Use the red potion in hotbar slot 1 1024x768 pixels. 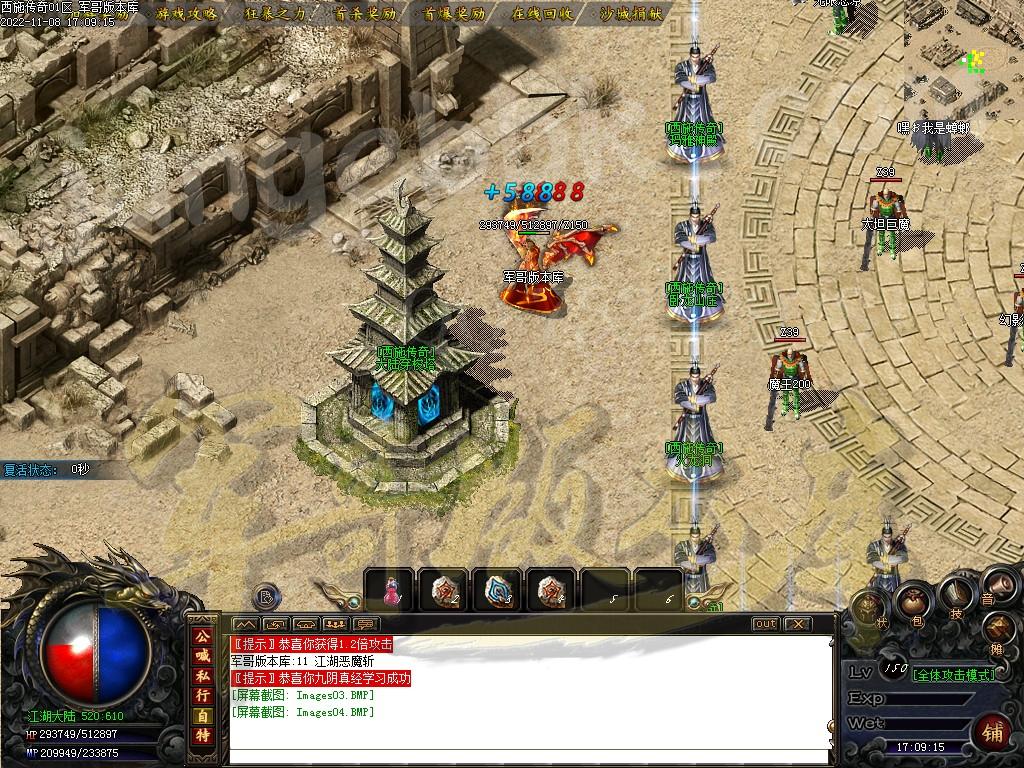click(389, 590)
